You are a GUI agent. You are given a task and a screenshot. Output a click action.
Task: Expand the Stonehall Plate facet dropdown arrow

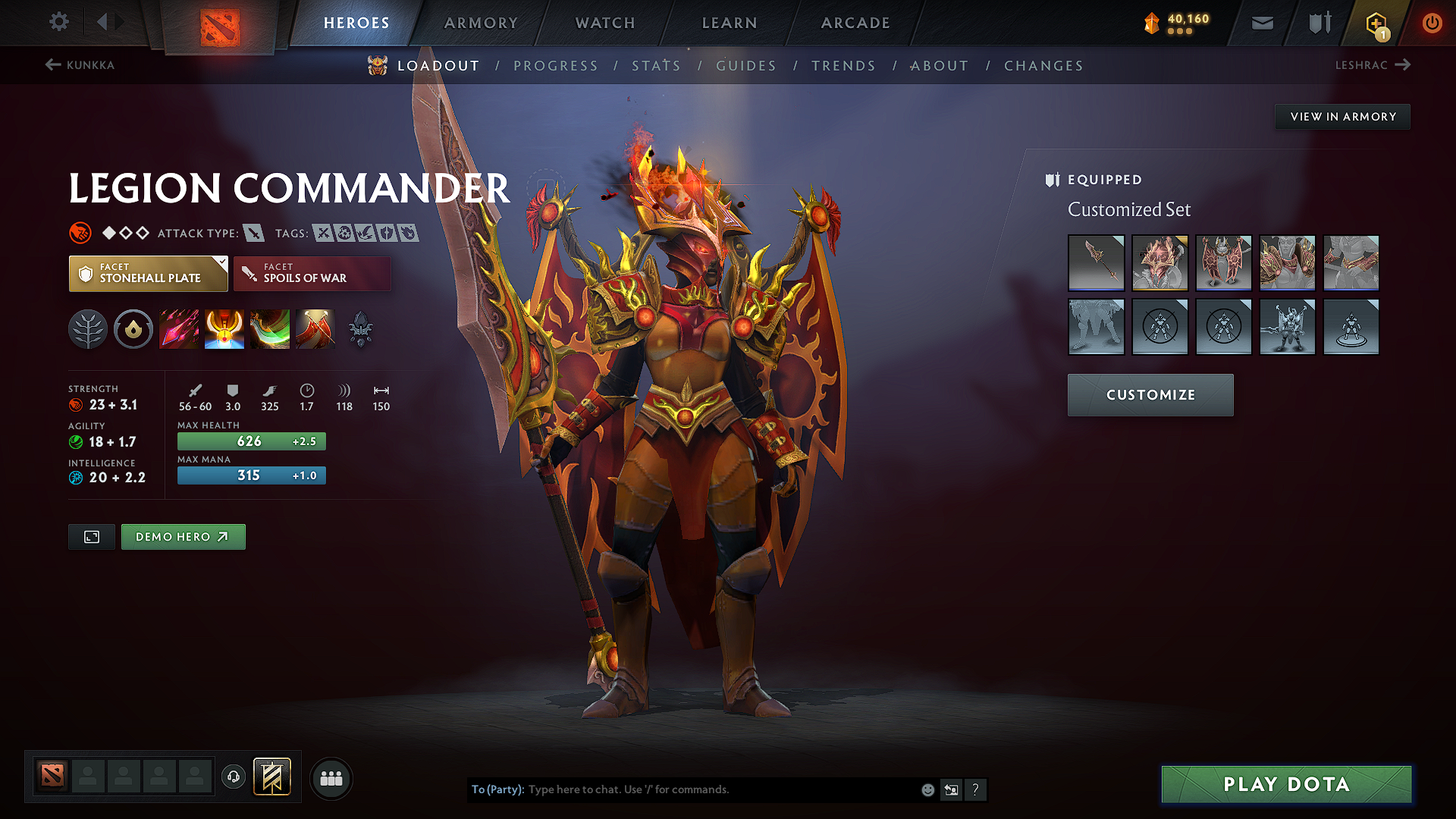pos(221,263)
